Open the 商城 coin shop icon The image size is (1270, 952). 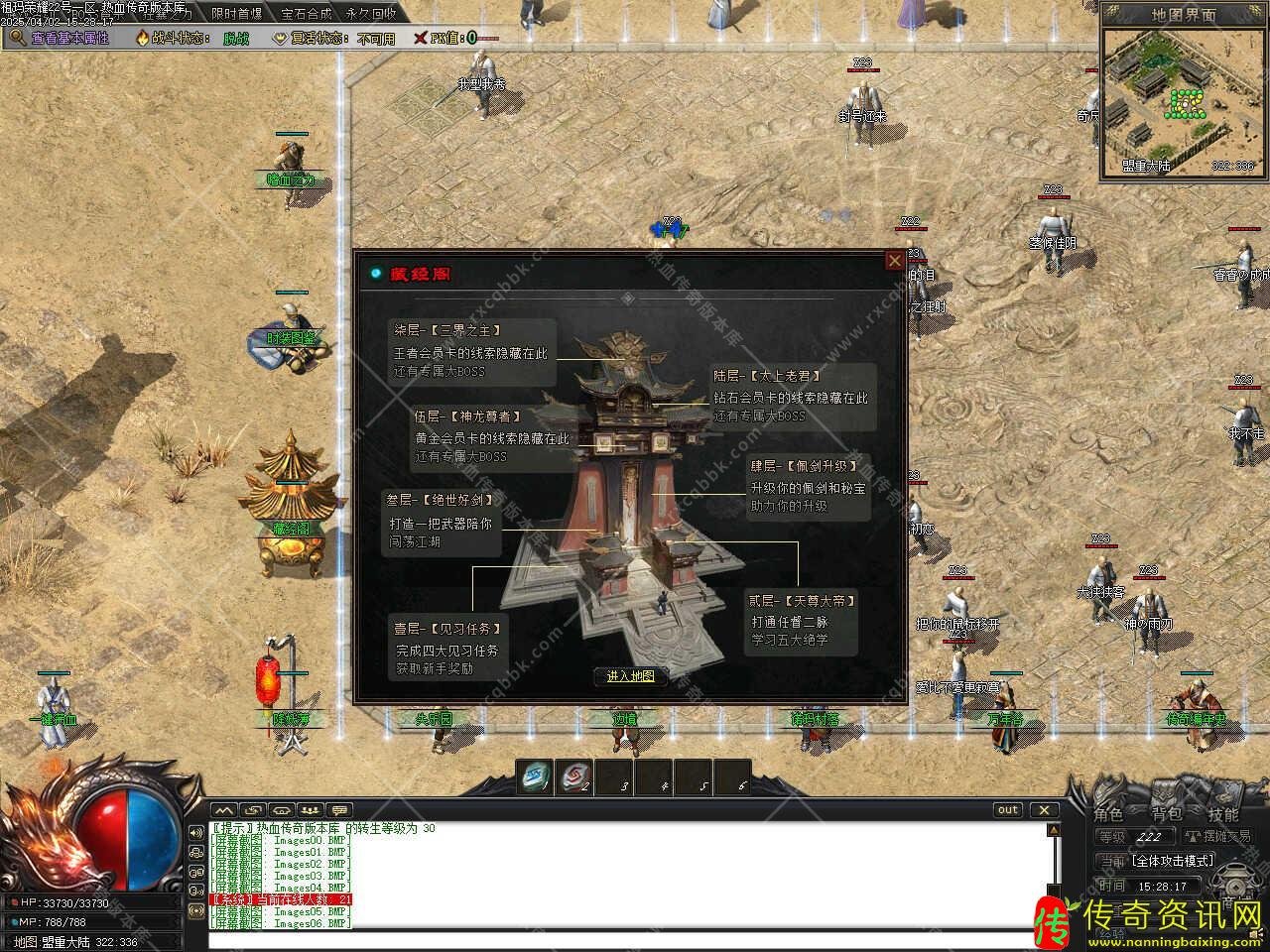1237,884
